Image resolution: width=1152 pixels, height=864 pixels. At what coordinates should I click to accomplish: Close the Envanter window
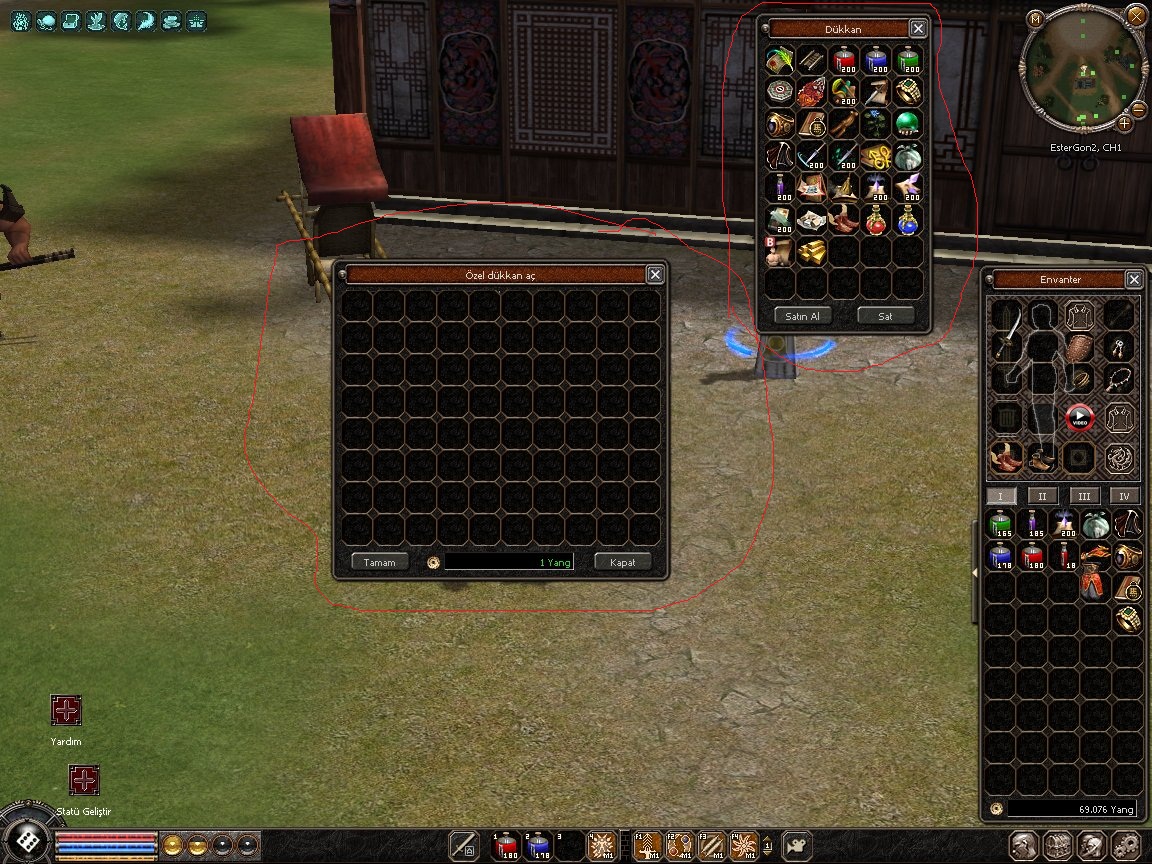[x=1133, y=280]
